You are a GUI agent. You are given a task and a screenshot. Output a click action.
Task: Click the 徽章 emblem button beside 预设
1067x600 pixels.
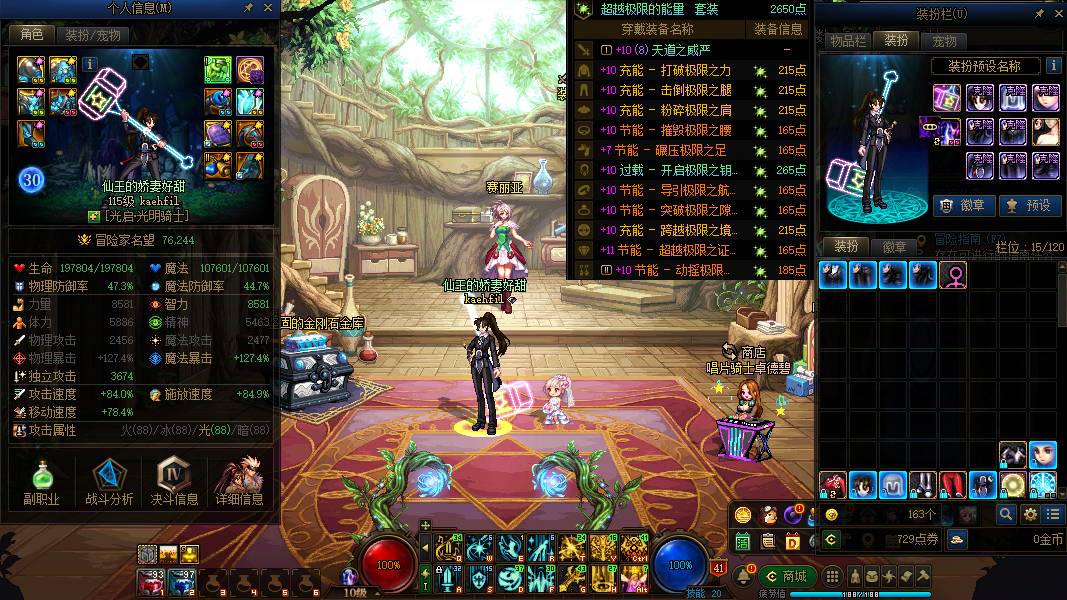click(x=963, y=205)
